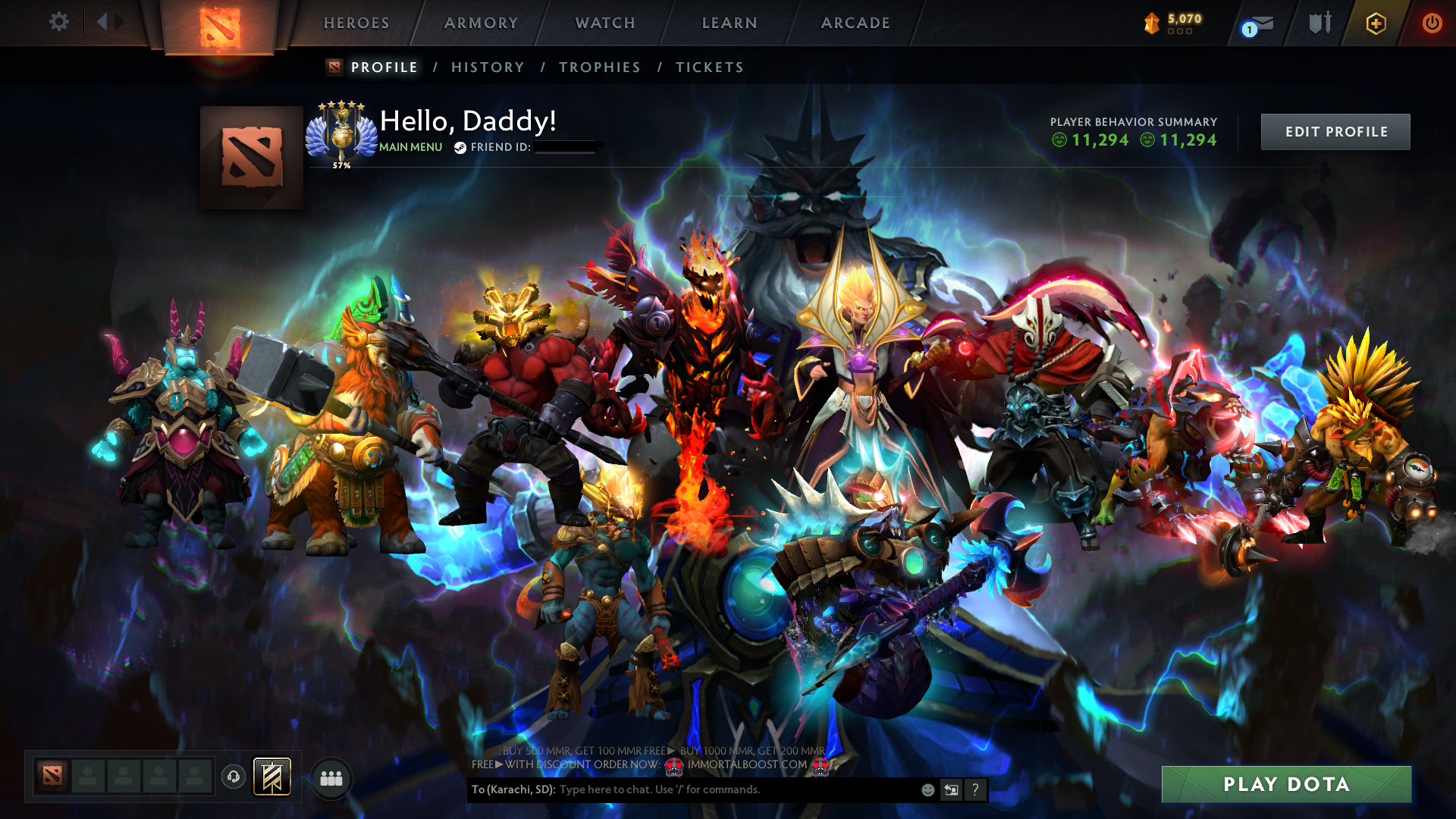Open the TROPHIES tab

coord(599,67)
